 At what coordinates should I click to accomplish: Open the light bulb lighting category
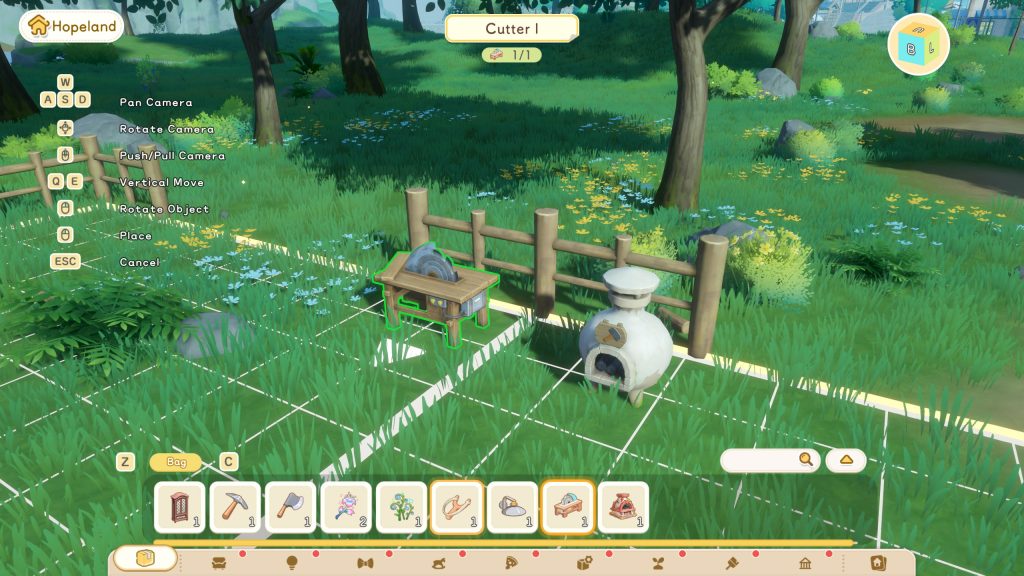[292, 563]
